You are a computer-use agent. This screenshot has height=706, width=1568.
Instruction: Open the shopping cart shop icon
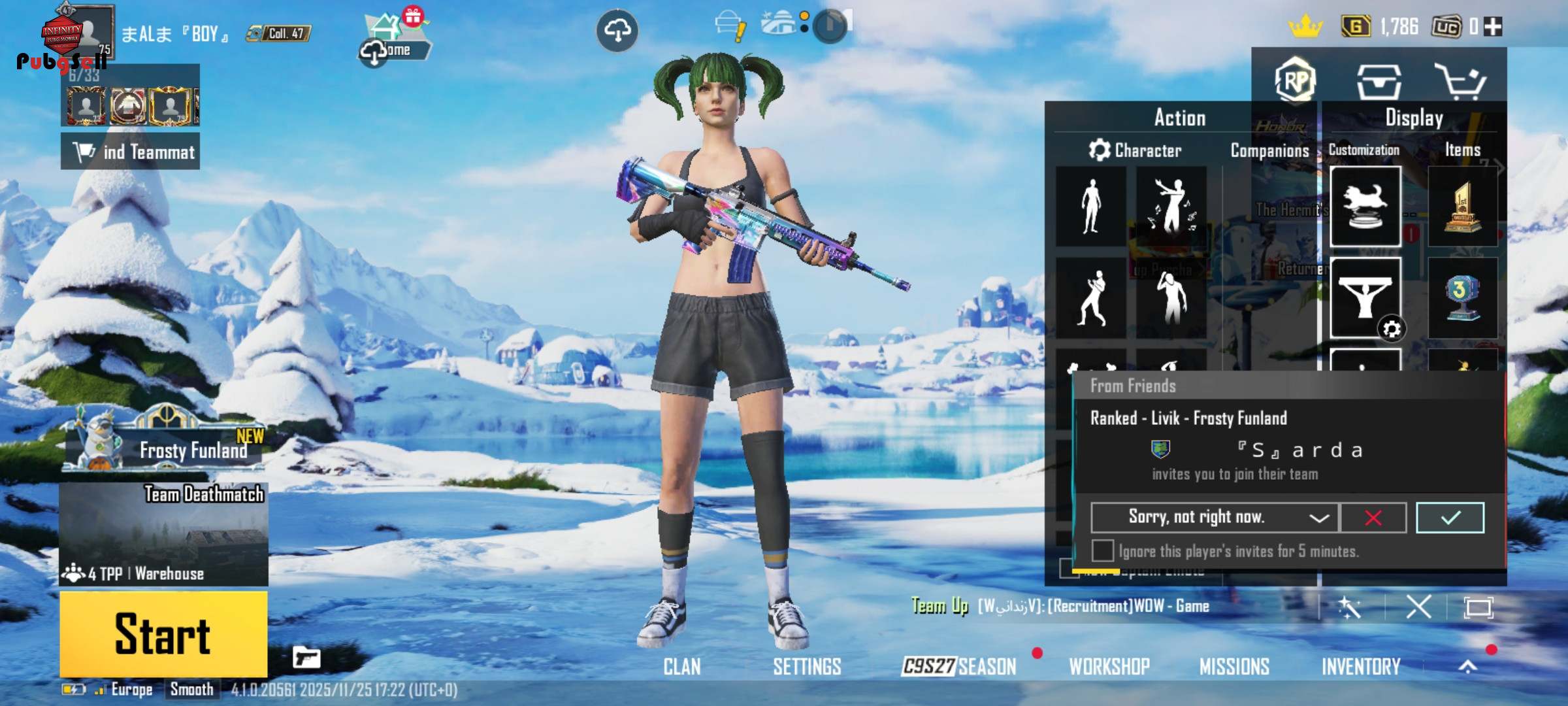[x=1461, y=82]
